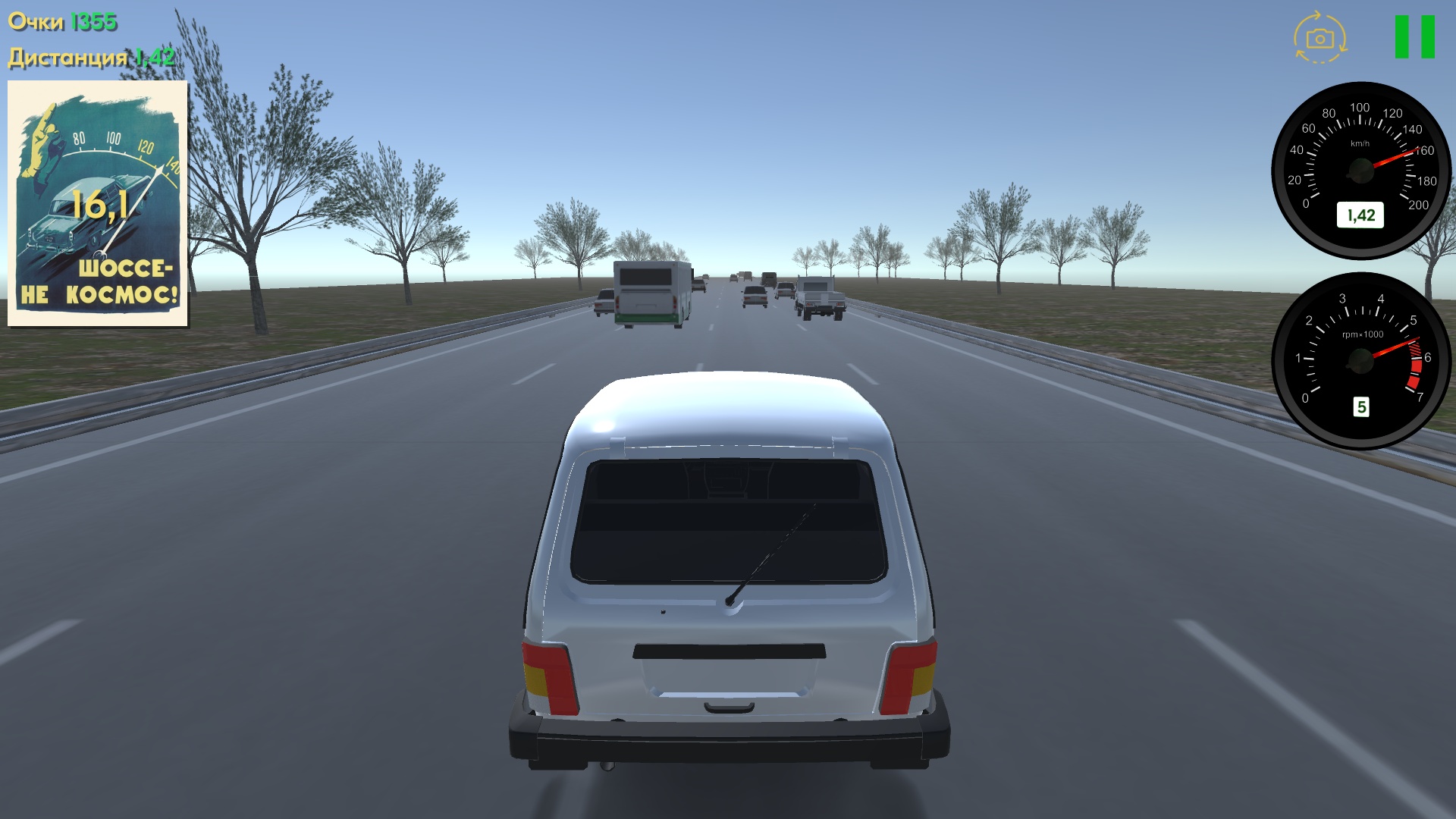This screenshot has height=819, width=1456.
Task: Click the tachometer rpm×1000 gauge
Action: 1361,360
